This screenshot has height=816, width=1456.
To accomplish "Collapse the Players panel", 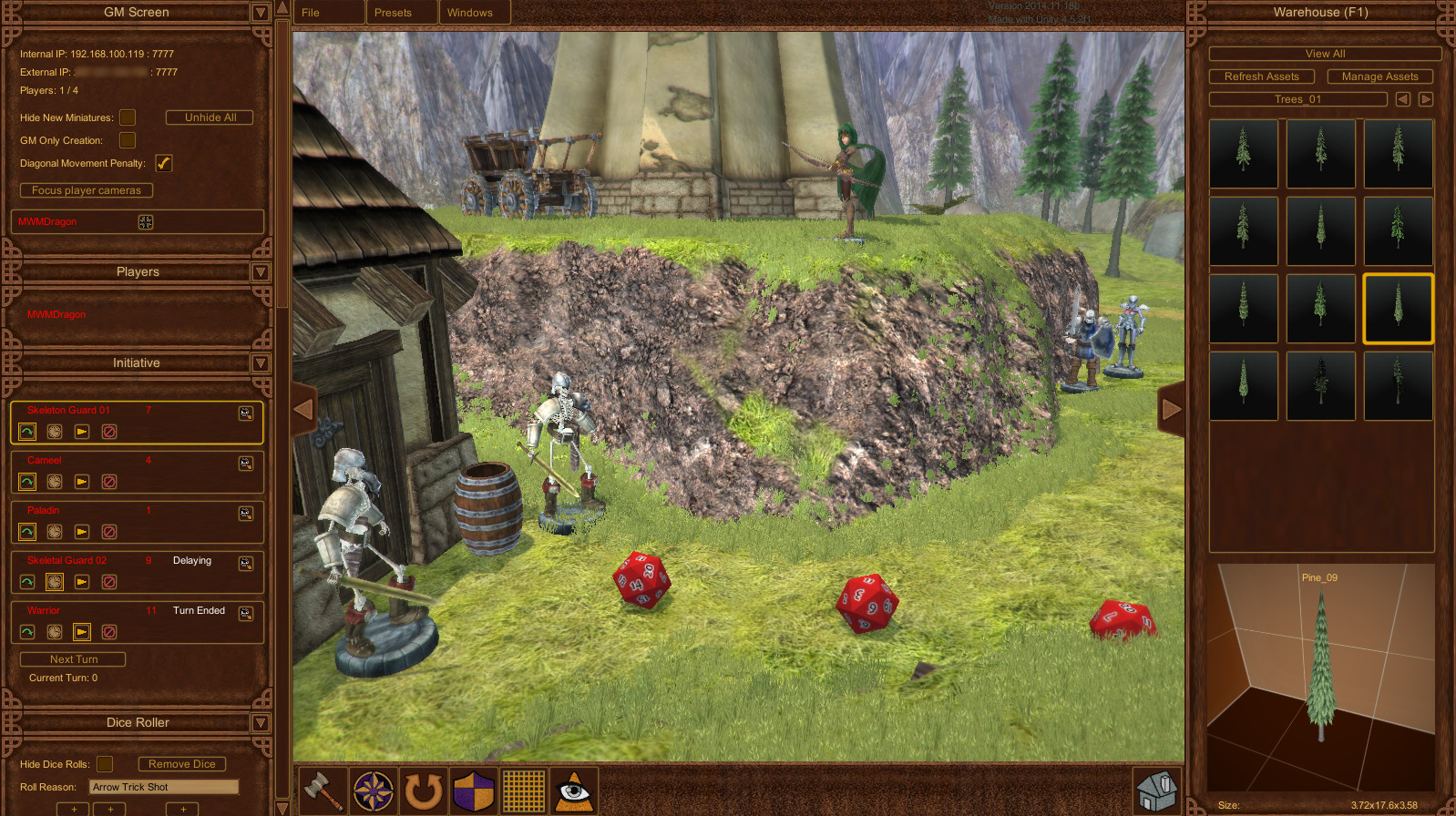I will pos(261,271).
